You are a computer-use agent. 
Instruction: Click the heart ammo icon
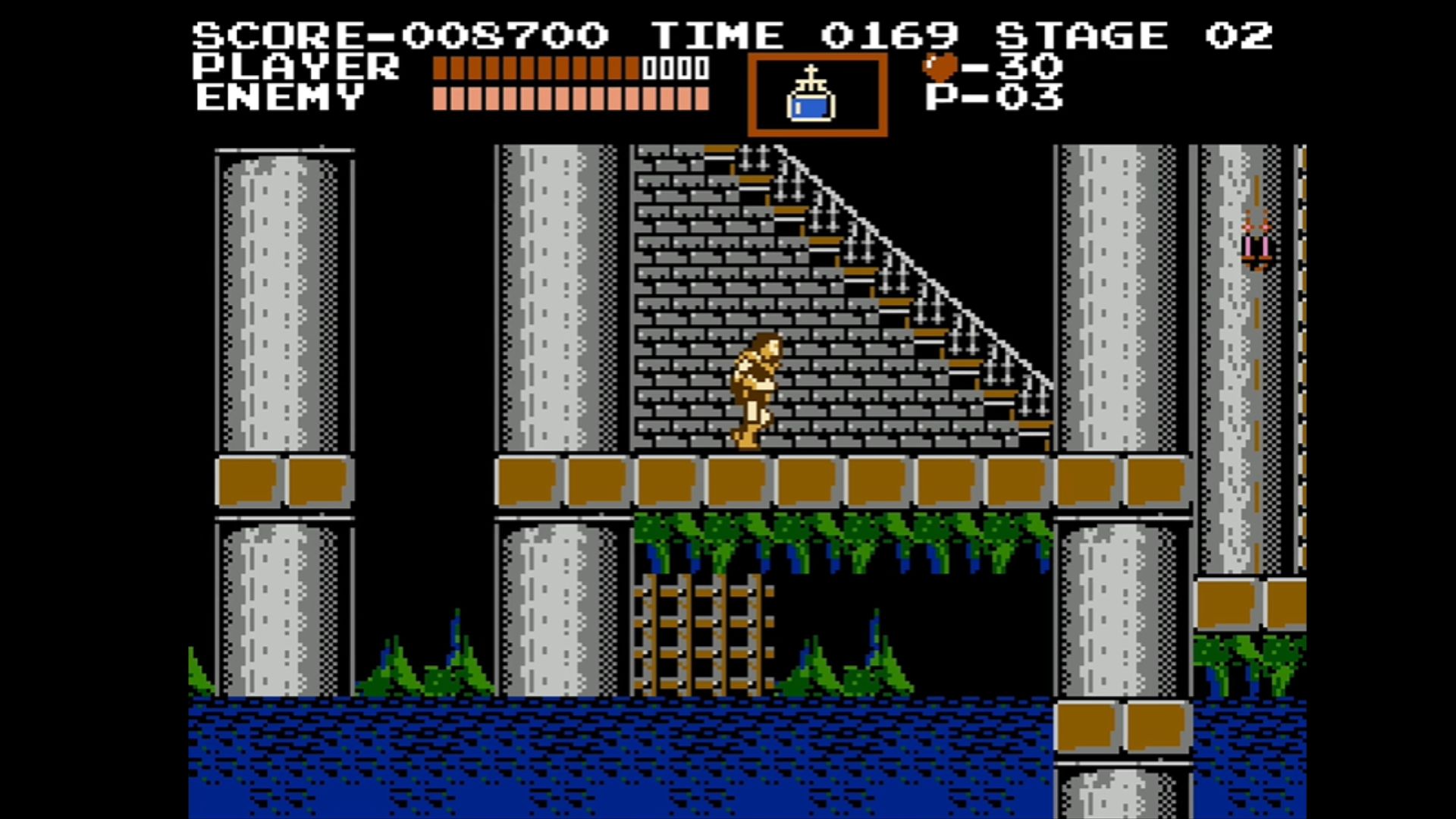940,67
